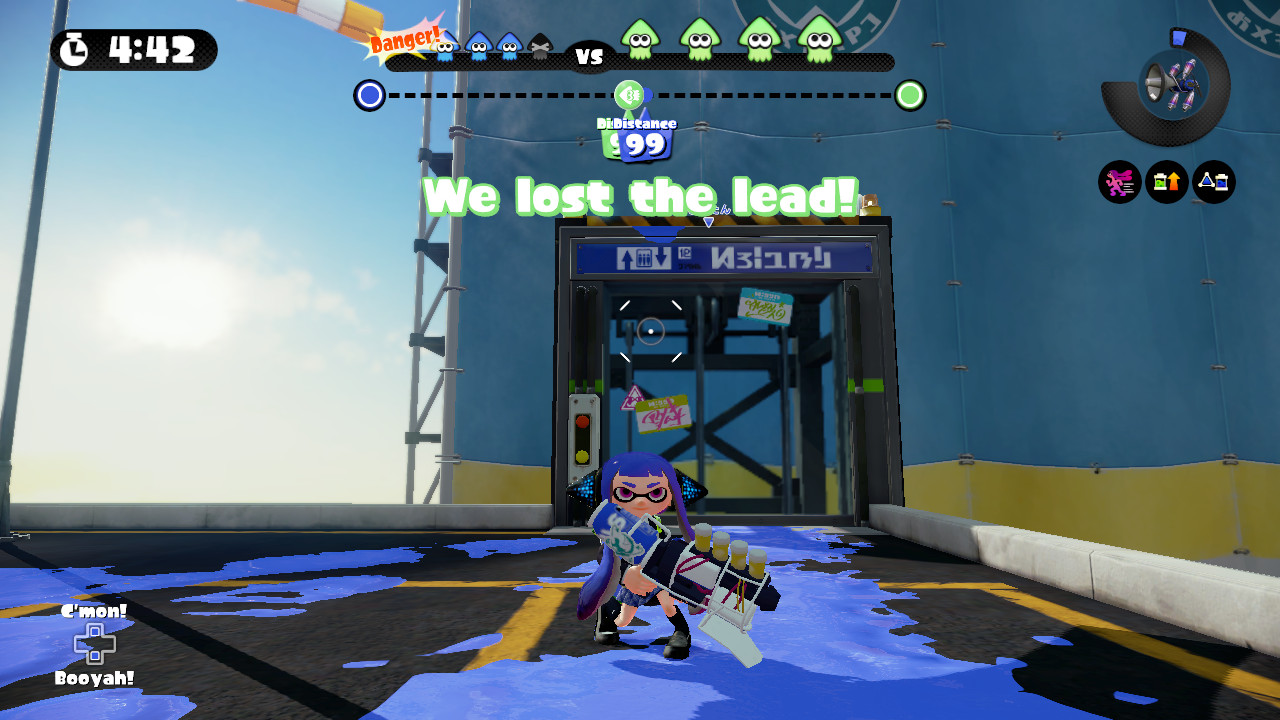Click the blue team's goal endpoint circle

point(369,94)
